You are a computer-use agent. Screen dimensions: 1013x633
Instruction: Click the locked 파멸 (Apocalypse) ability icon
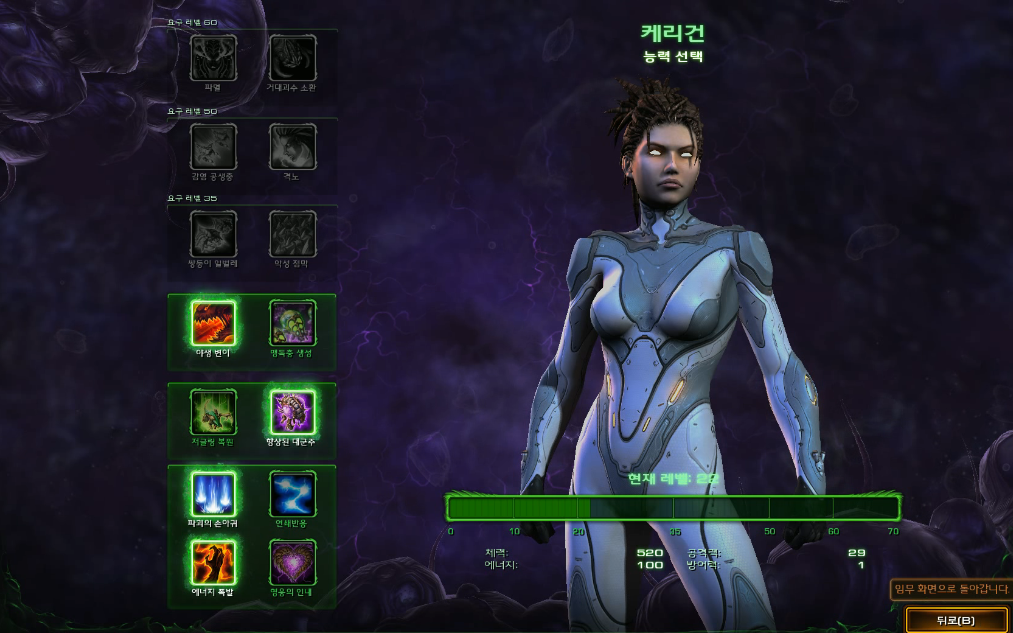coord(213,58)
